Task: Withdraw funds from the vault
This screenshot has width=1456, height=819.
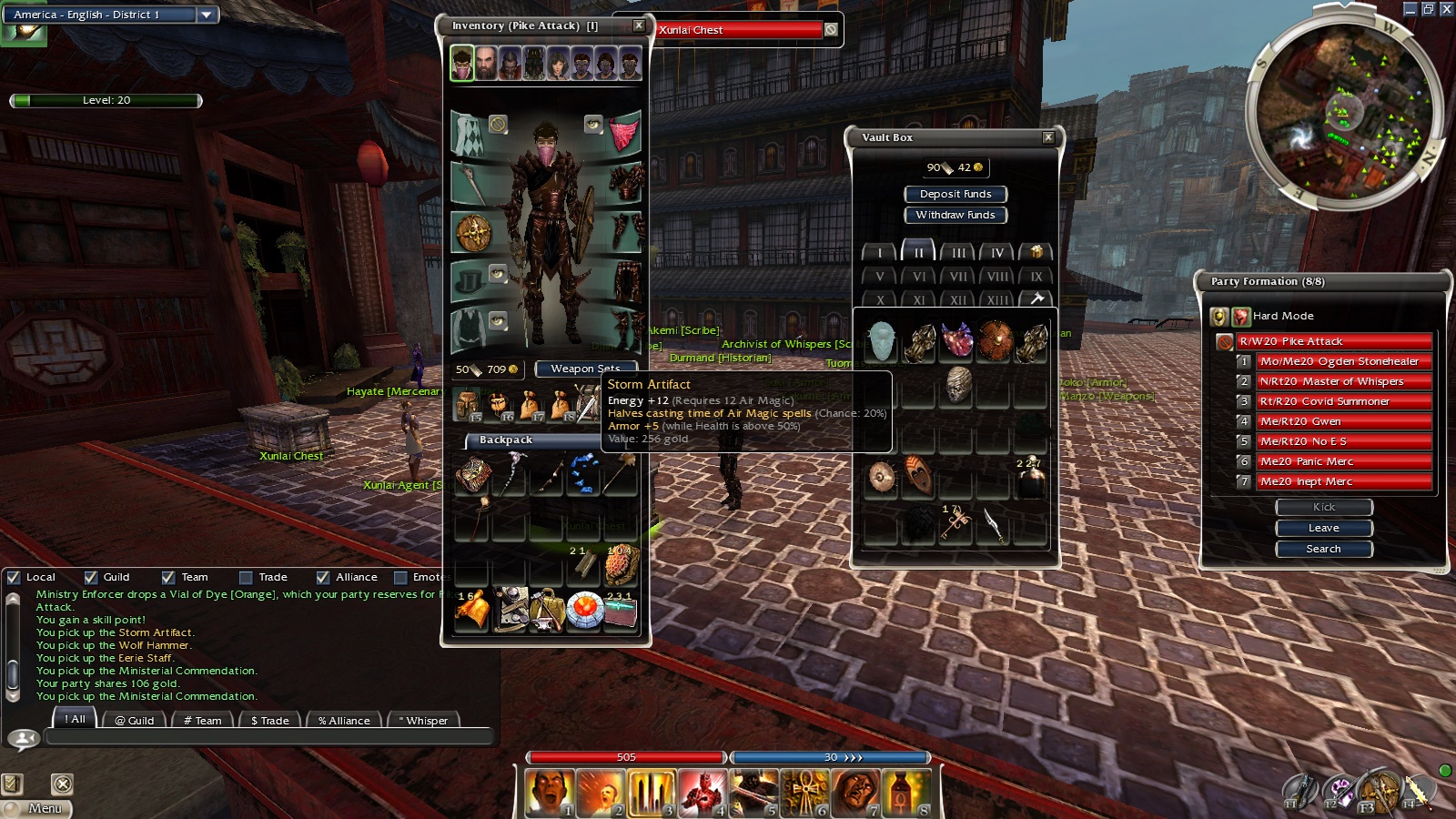Action: coord(955,215)
